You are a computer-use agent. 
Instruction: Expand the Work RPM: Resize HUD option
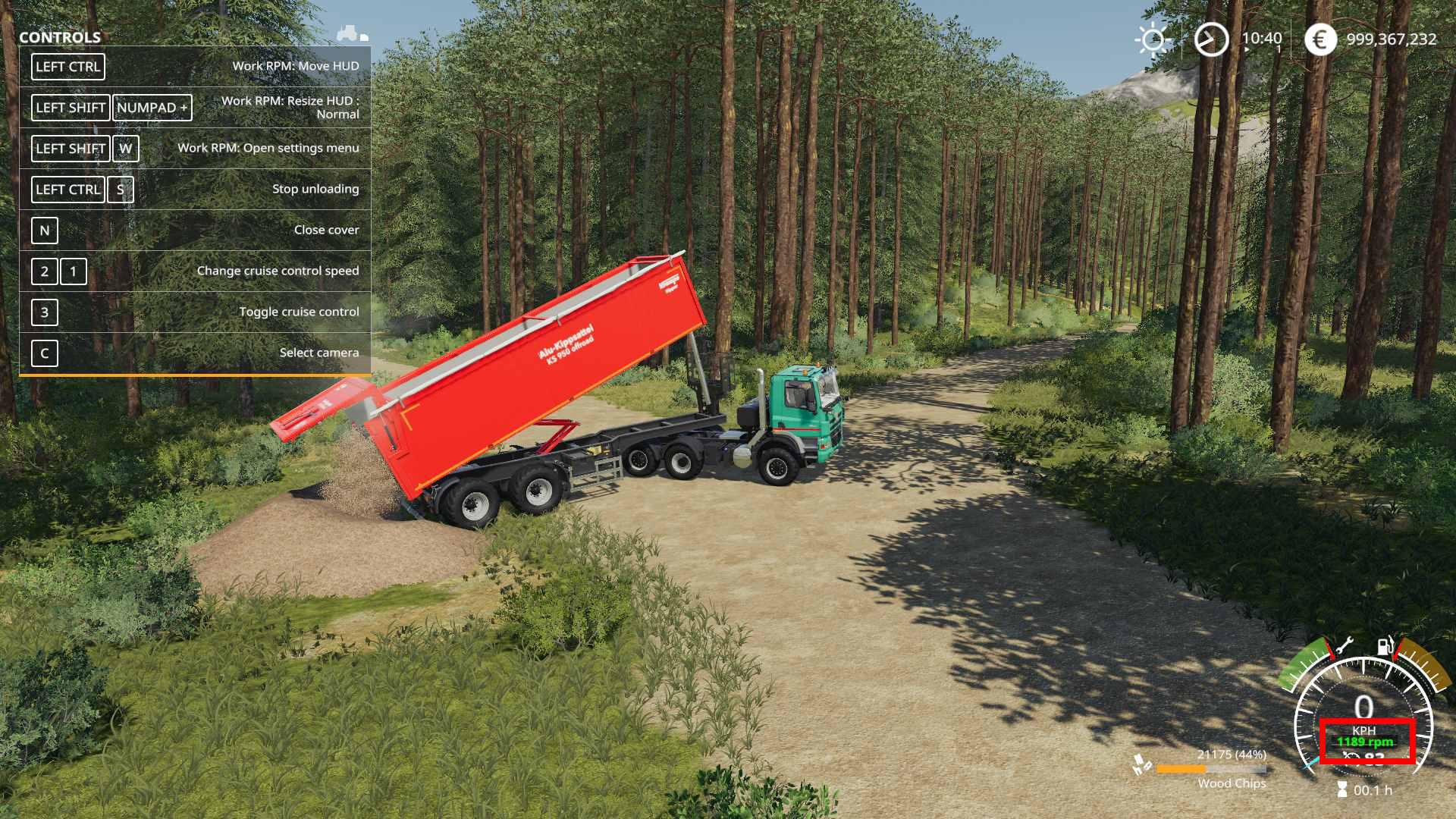[x=291, y=106]
